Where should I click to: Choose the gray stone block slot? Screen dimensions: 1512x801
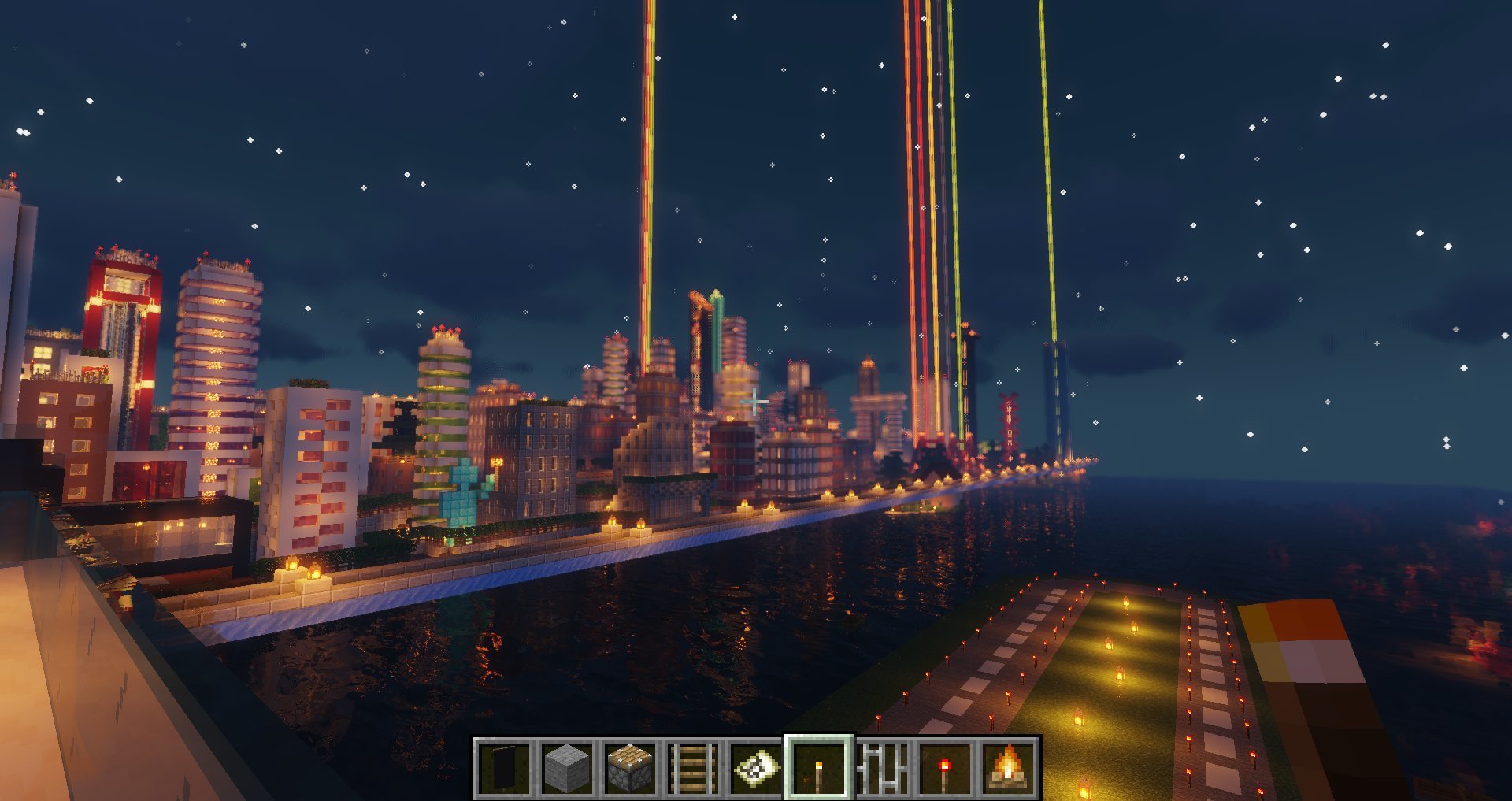point(568,767)
